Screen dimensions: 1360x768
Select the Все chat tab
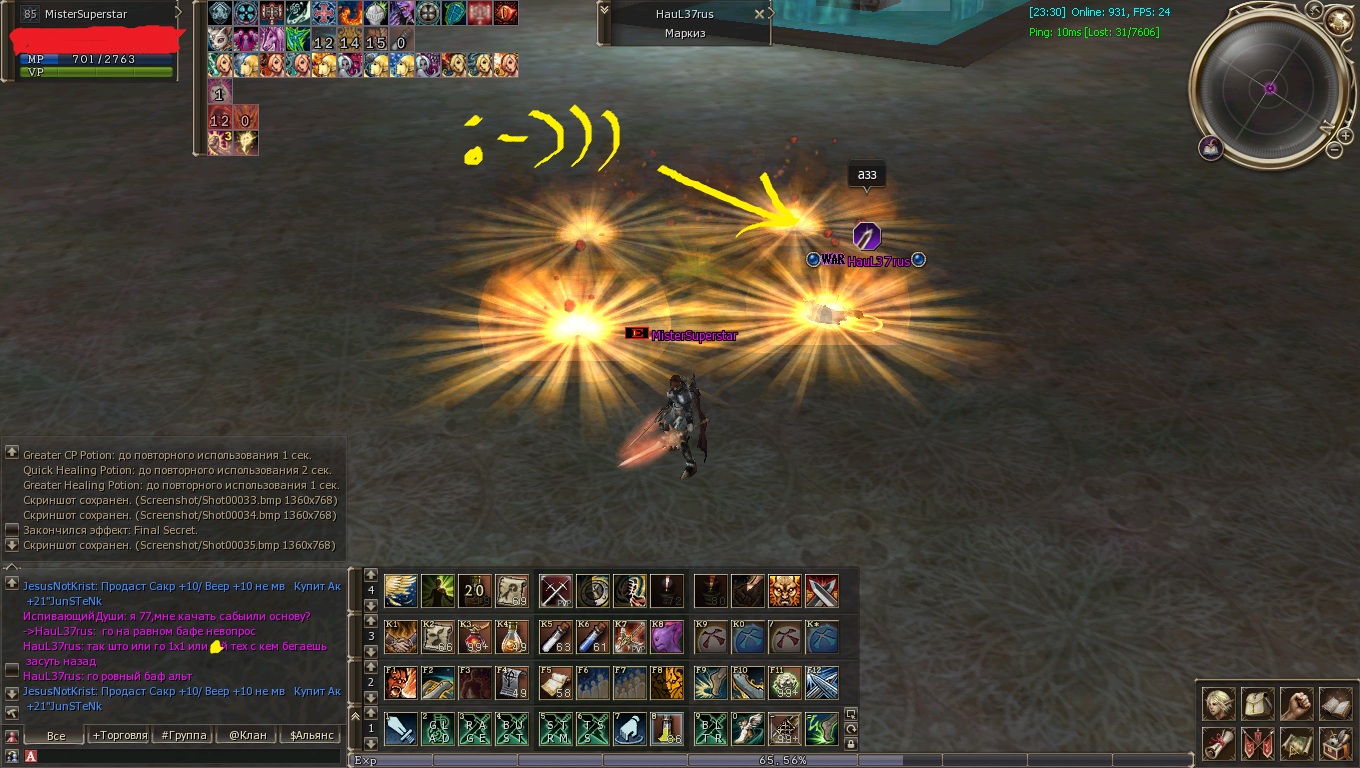(x=56, y=735)
